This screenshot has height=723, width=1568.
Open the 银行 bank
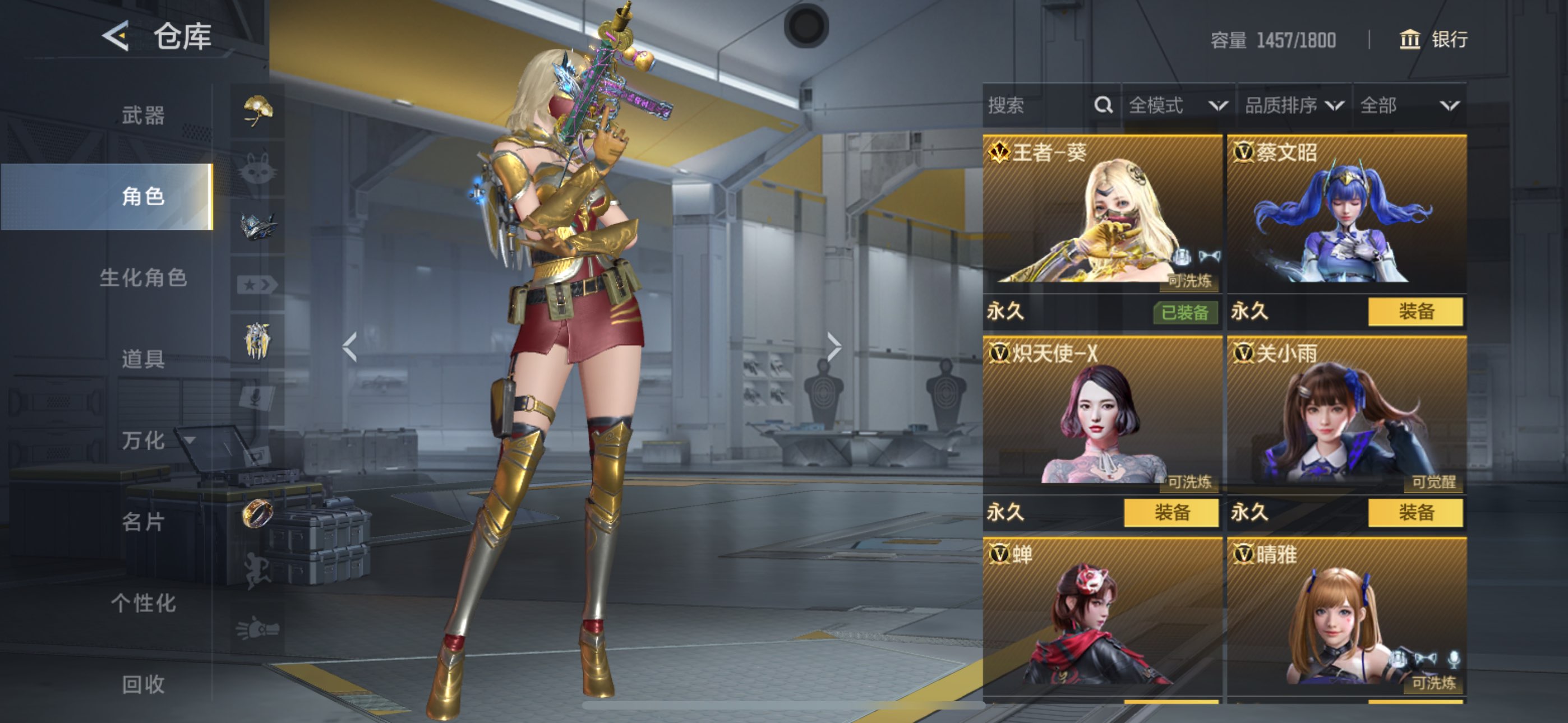(1433, 40)
